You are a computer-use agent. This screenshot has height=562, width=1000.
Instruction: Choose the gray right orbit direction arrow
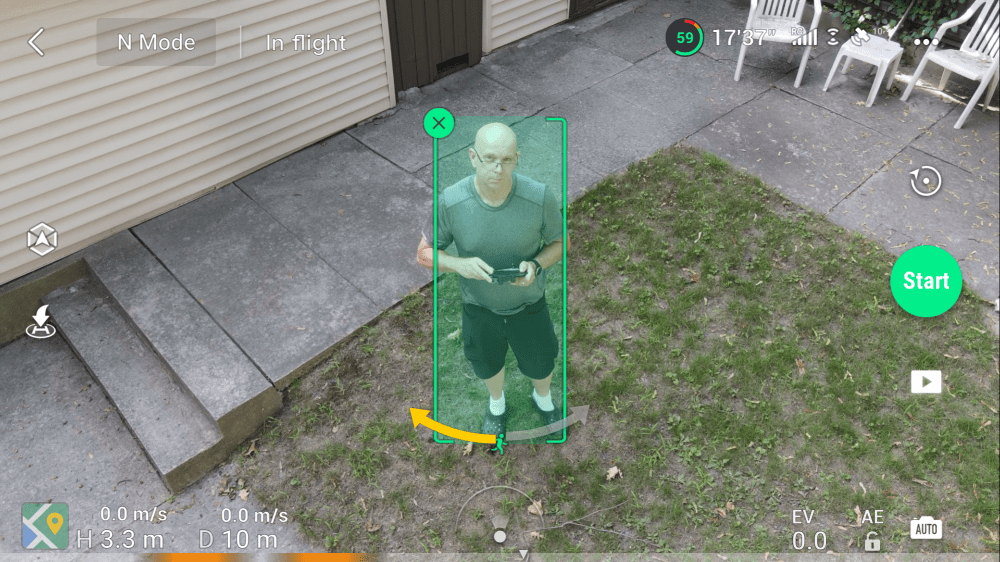click(x=562, y=421)
